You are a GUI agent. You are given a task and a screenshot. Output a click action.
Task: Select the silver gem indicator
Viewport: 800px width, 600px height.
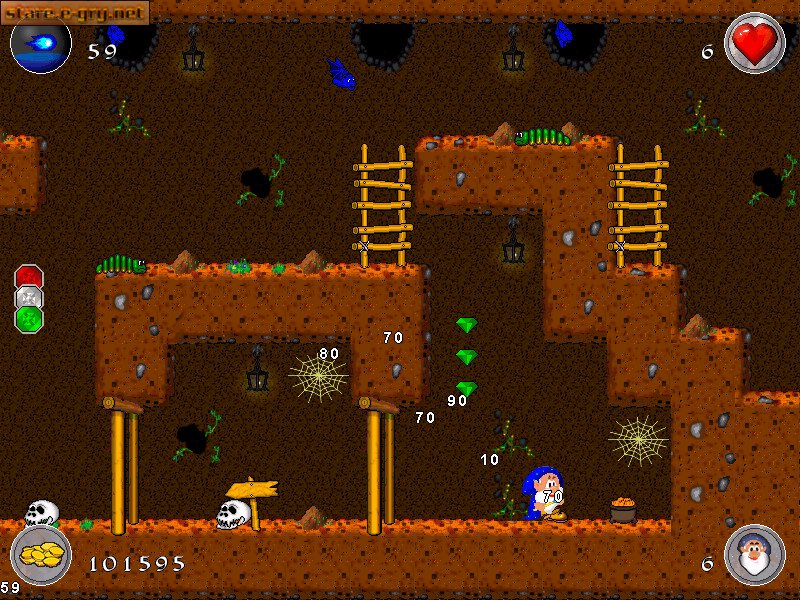[29, 298]
